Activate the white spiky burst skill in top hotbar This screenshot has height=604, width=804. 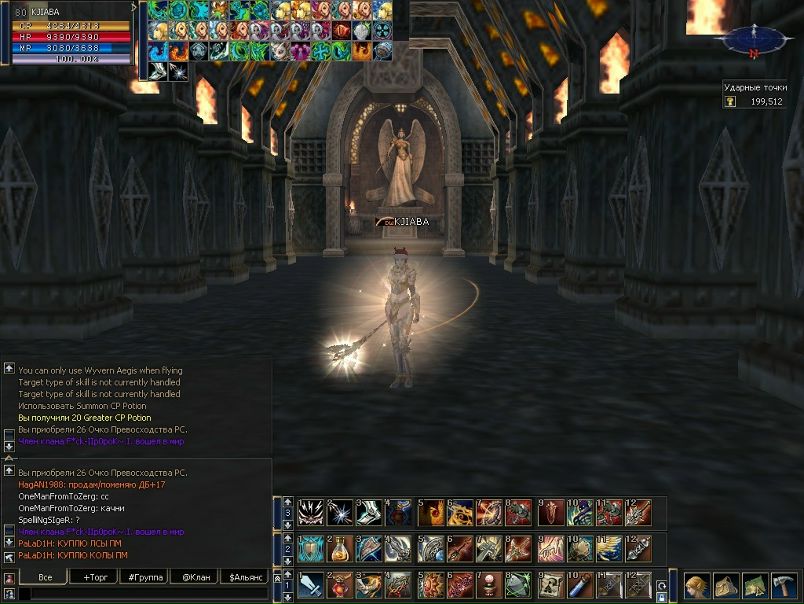pyautogui.click(x=339, y=512)
